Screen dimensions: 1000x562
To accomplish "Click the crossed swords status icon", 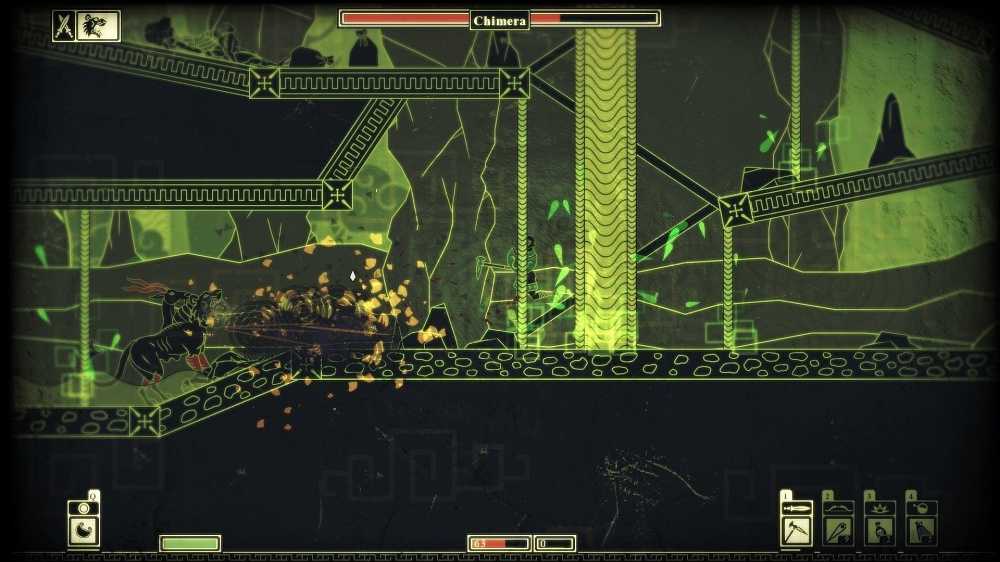I will (64, 26).
